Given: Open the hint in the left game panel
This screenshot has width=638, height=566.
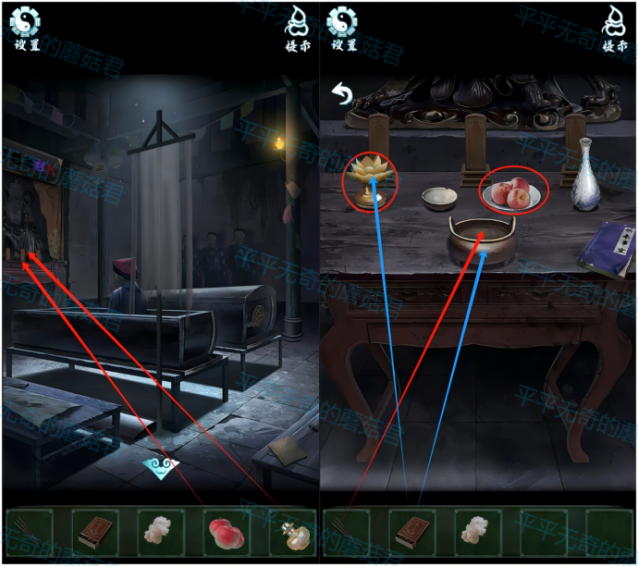Looking at the screenshot, I should [x=296, y=28].
